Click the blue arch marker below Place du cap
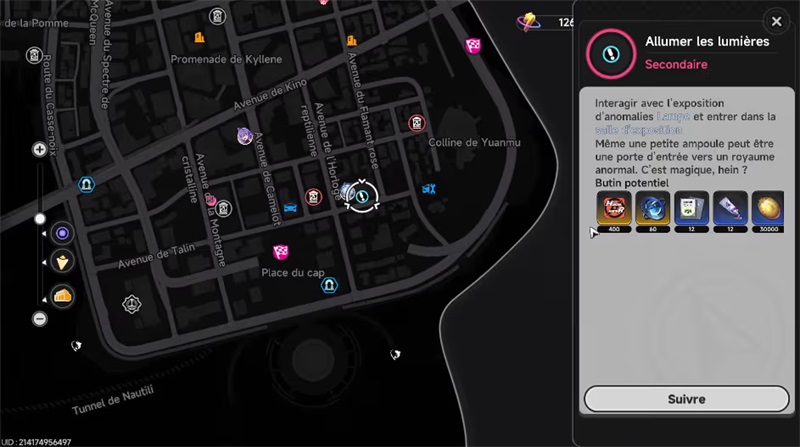Image resolution: width=800 pixels, height=447 pixels. (328, 285)
